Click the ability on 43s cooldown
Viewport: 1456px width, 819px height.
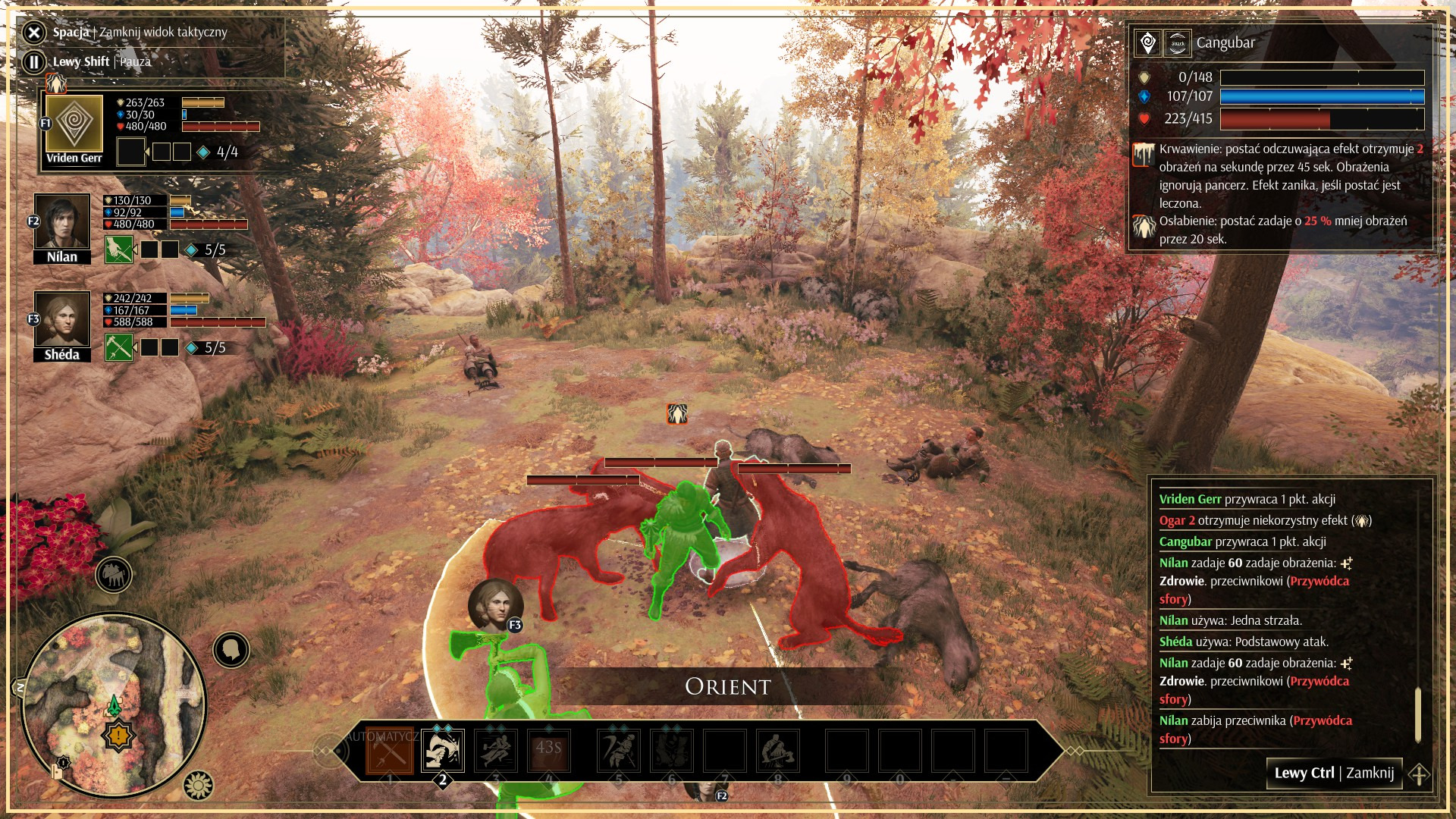549,751
